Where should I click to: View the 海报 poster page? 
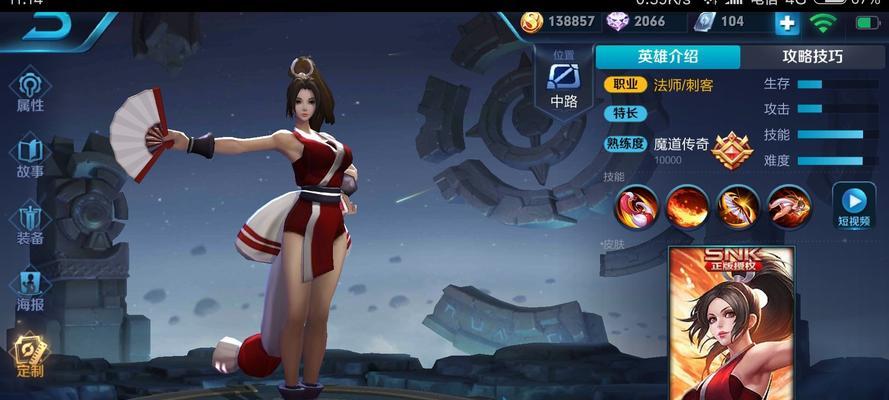(x=30, y=289)
